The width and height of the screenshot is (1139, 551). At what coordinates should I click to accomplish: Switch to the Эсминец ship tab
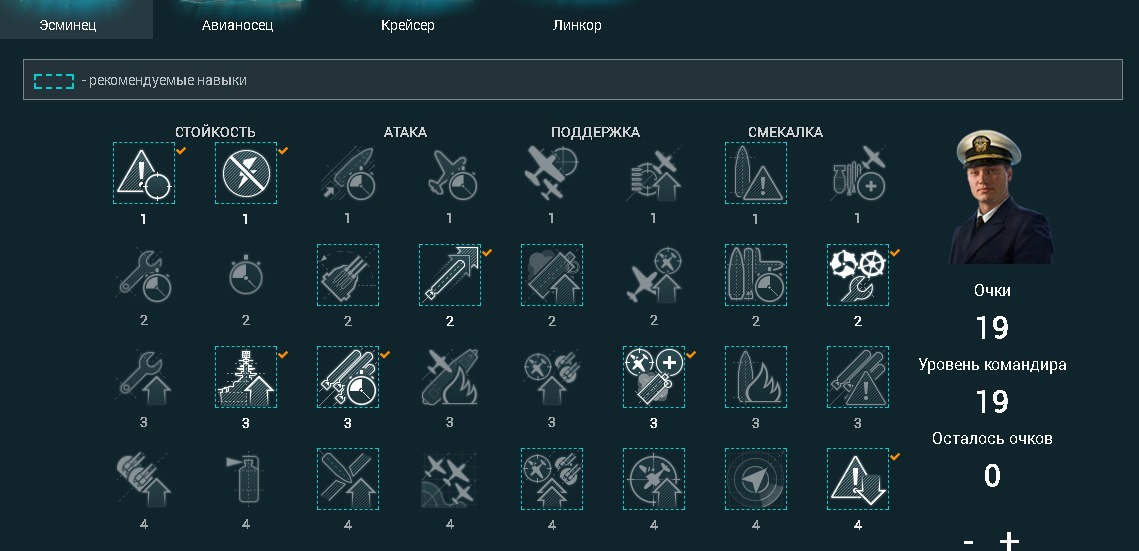(x=68, y=25)
